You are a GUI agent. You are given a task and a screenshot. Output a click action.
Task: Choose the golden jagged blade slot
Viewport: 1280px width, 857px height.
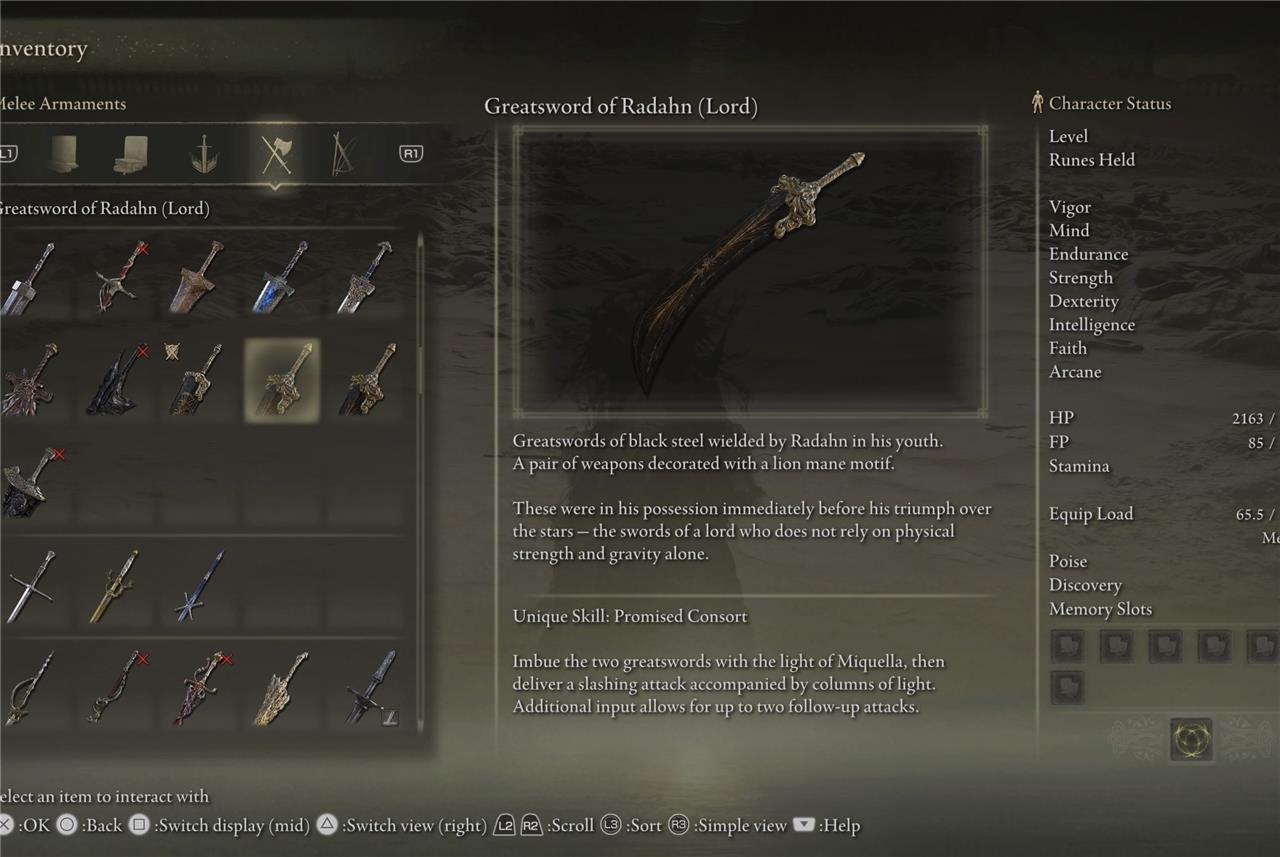281,688
